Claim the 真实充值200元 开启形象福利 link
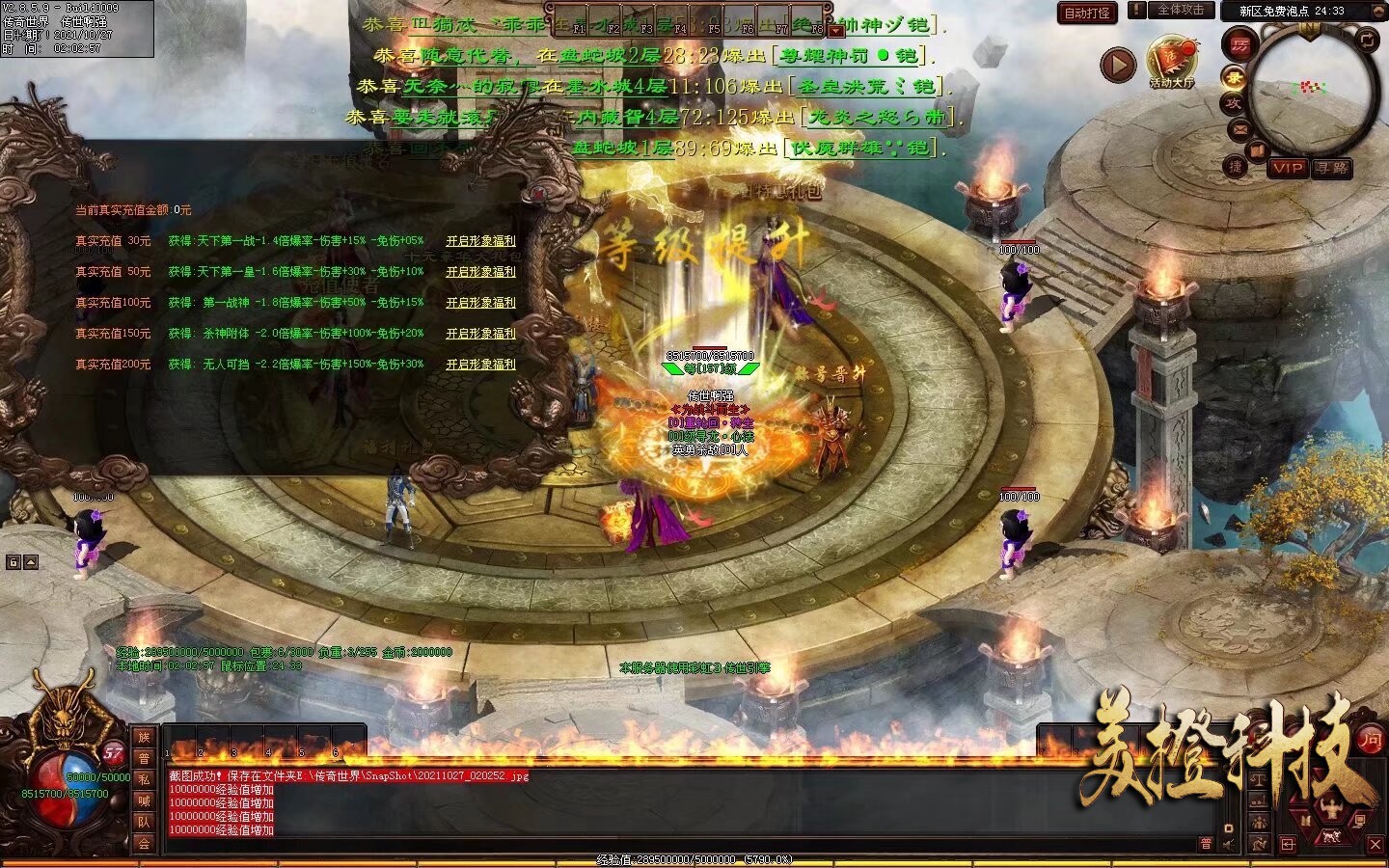 pos(480,365)
